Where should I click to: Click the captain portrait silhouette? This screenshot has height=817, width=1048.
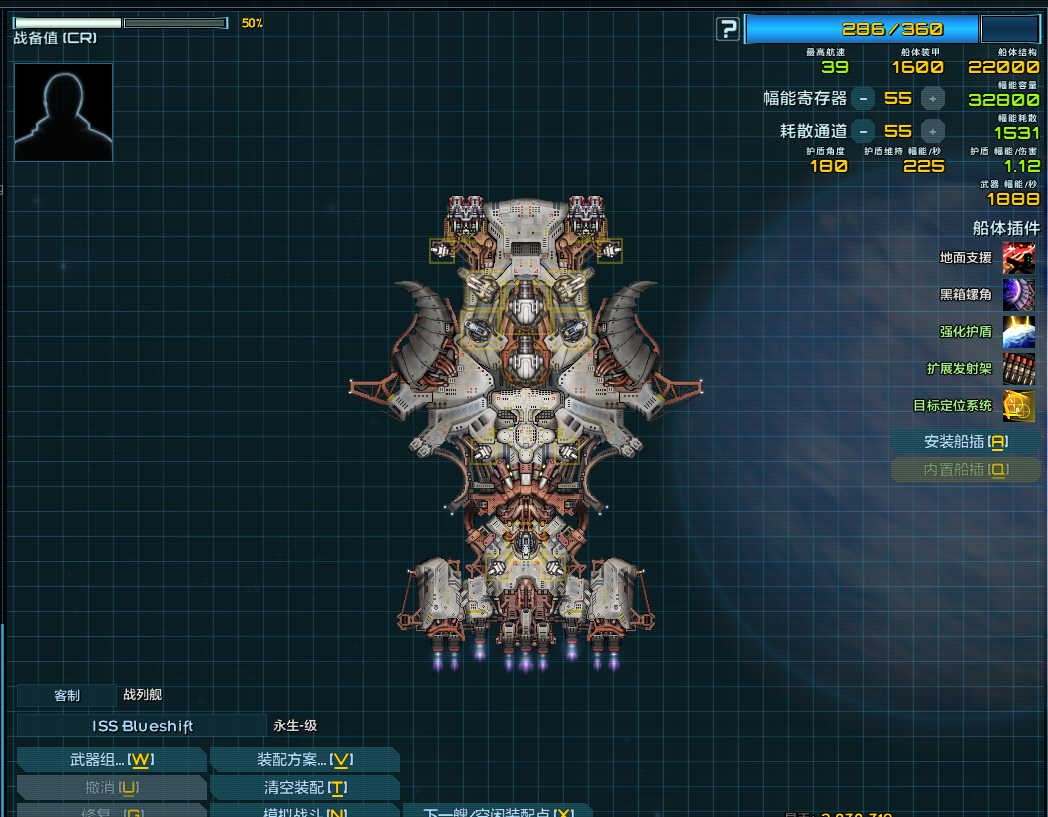click(x=63, y=112)
